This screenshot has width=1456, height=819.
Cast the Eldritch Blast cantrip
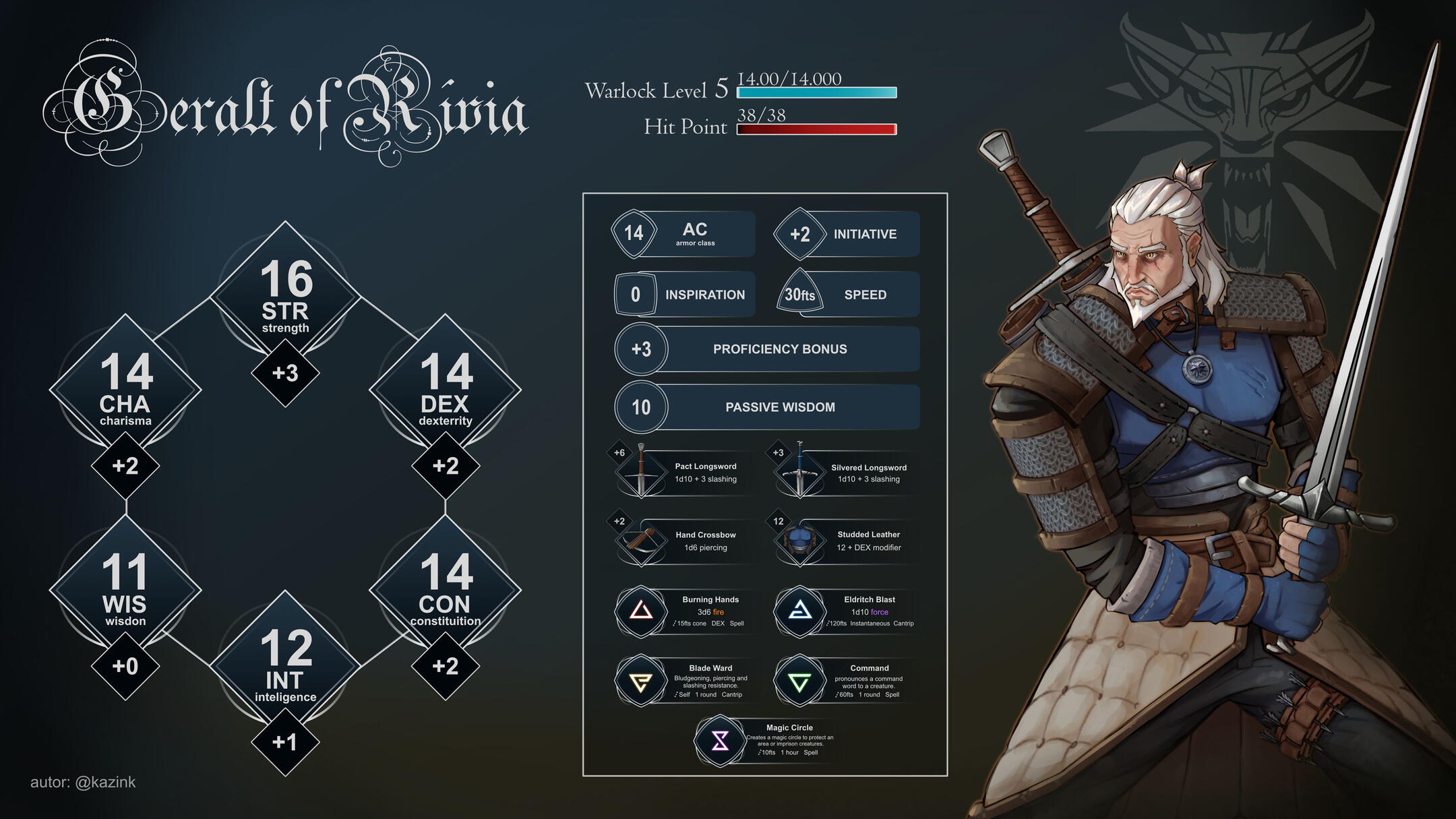pos(800,611)
